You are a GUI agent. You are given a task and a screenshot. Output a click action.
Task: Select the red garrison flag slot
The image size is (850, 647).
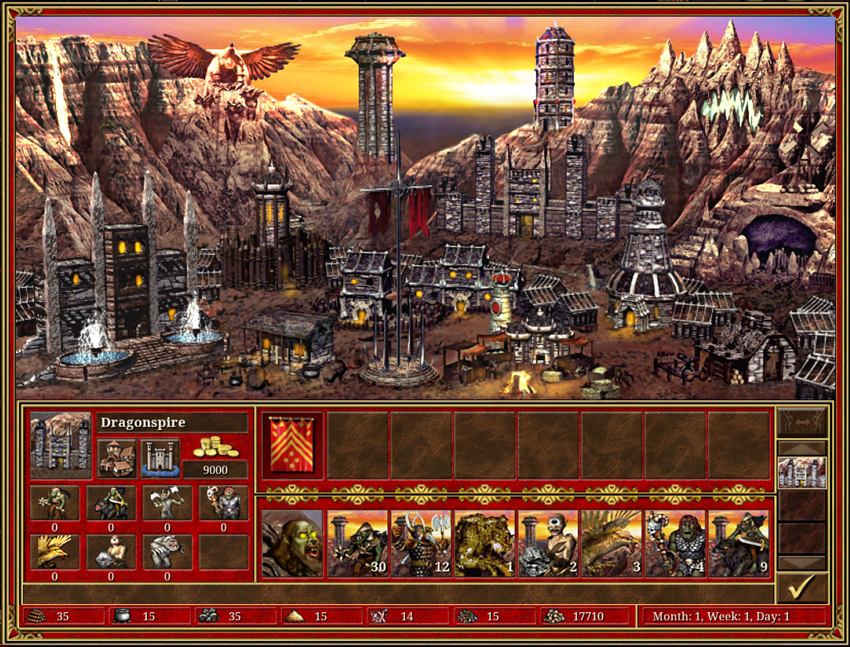(x=292, y=445)
